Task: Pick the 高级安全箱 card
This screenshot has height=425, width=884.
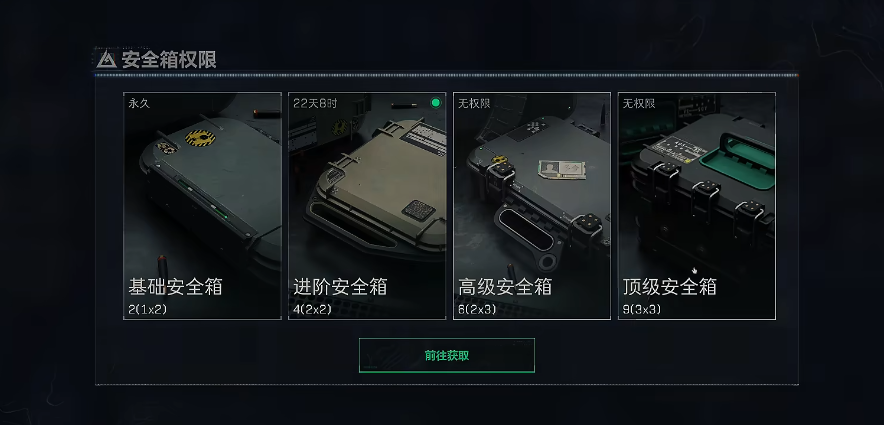Action: (x=532, y=206)
